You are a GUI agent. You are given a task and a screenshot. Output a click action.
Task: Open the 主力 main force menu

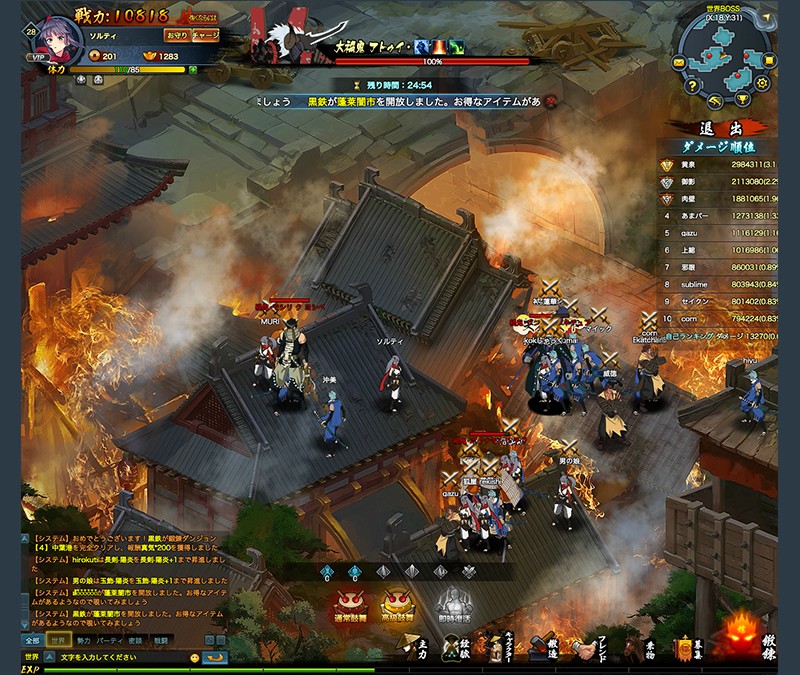(412, 650)
